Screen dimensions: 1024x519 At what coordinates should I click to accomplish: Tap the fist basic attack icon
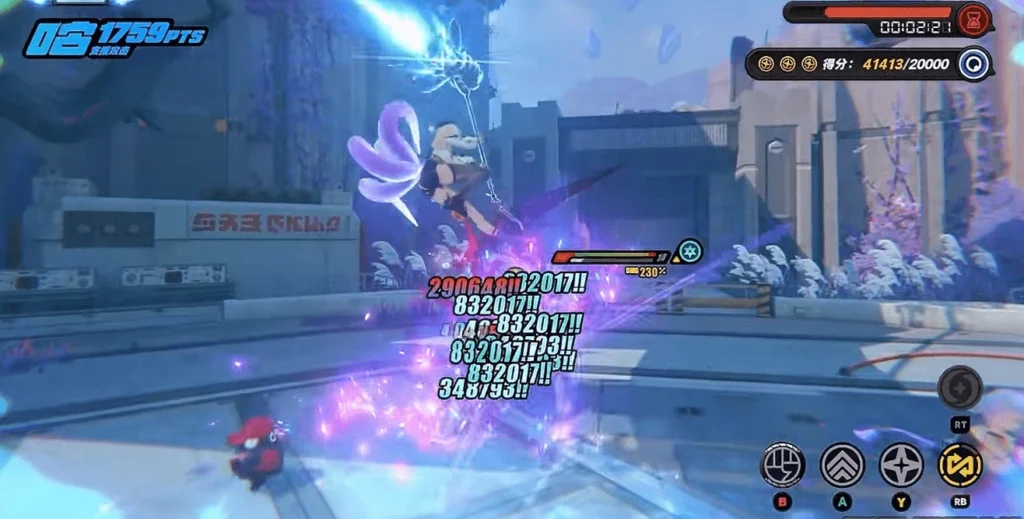(x=783, y=465)
